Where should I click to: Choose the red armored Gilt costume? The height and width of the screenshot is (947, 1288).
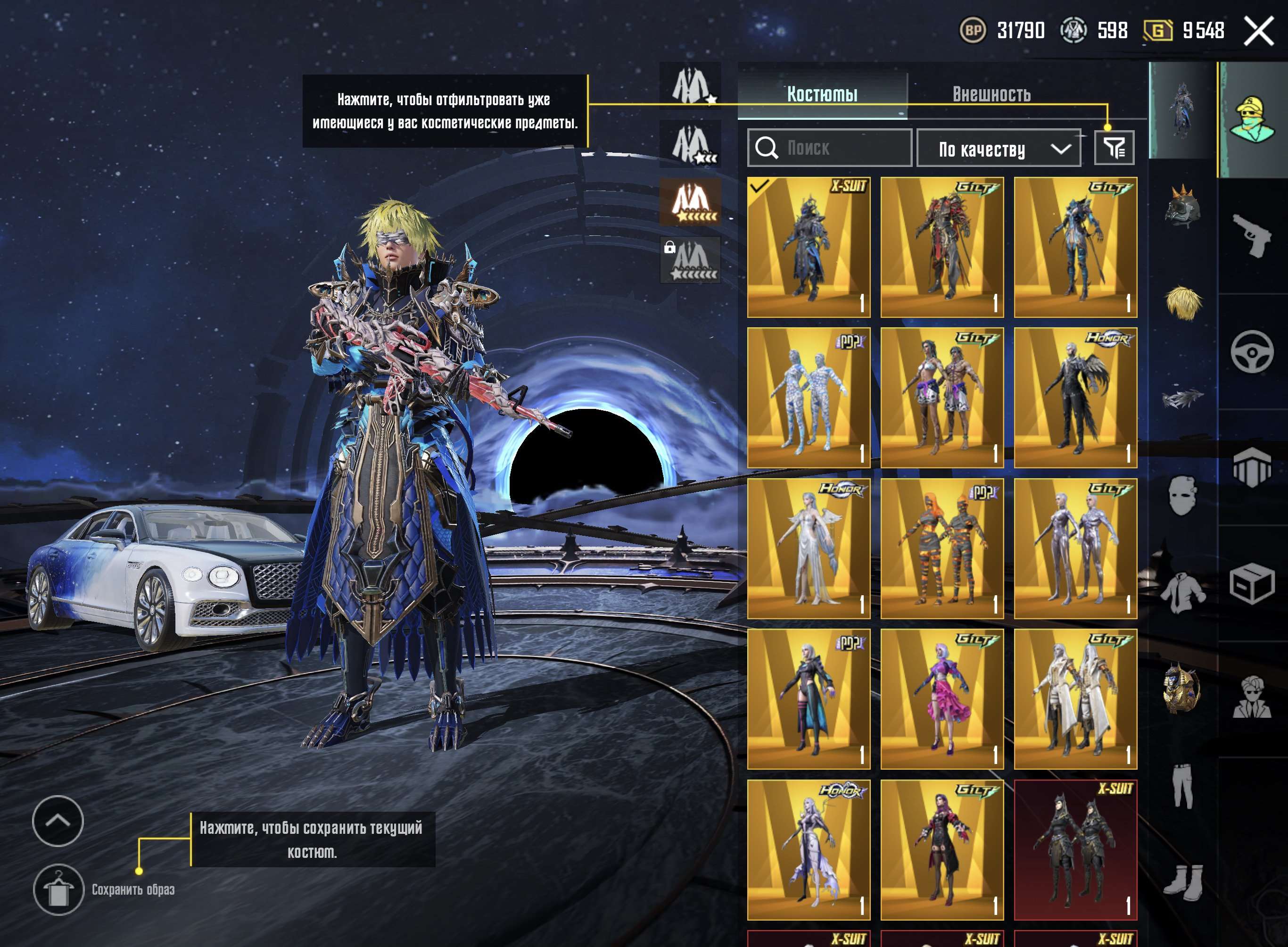[x=942, y=247]
